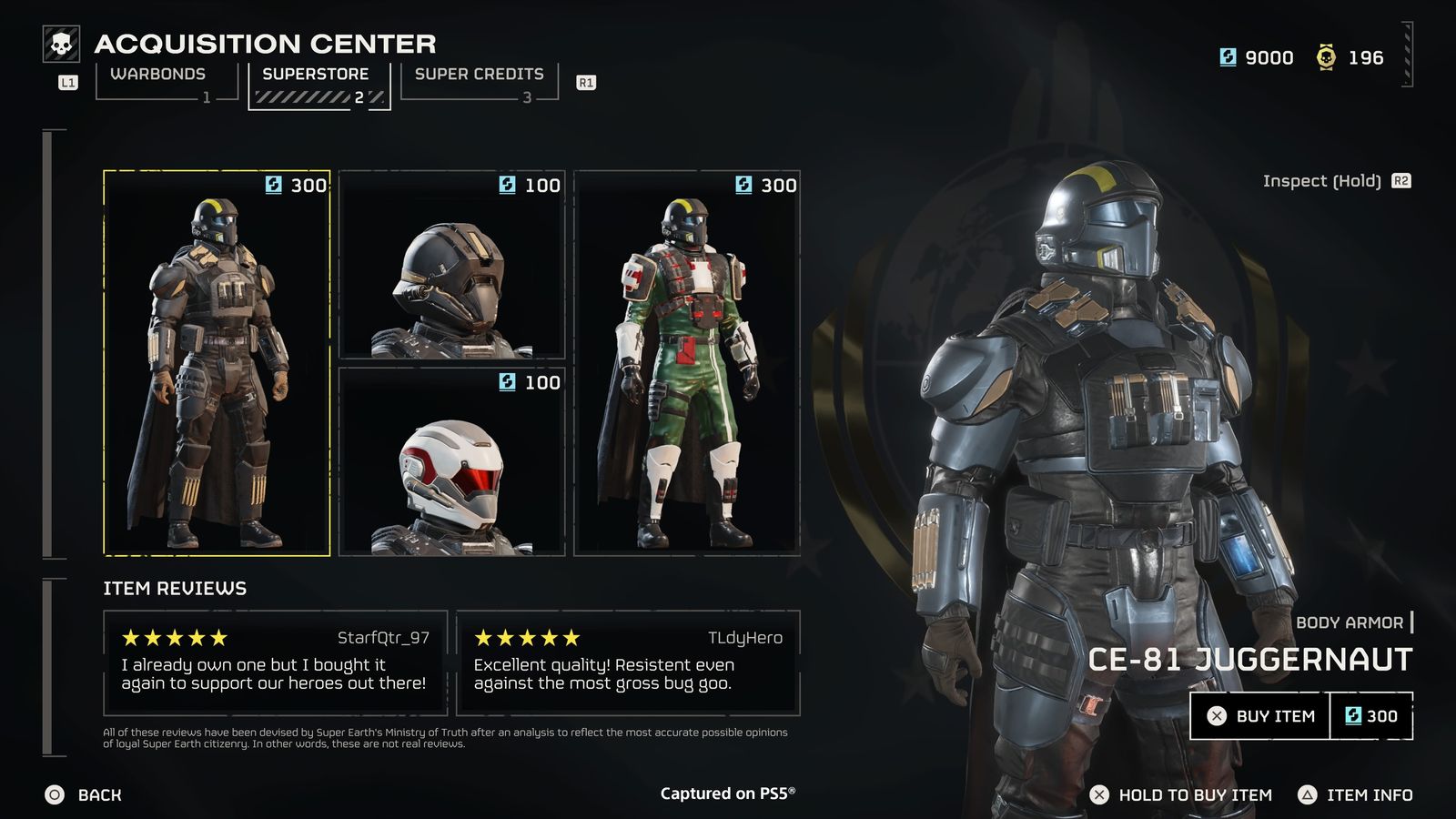Click the R1 shoulder button prompt icon
Image resolution: width=1456 pixels, height=819 pixels.
click(x=587, y=82)
